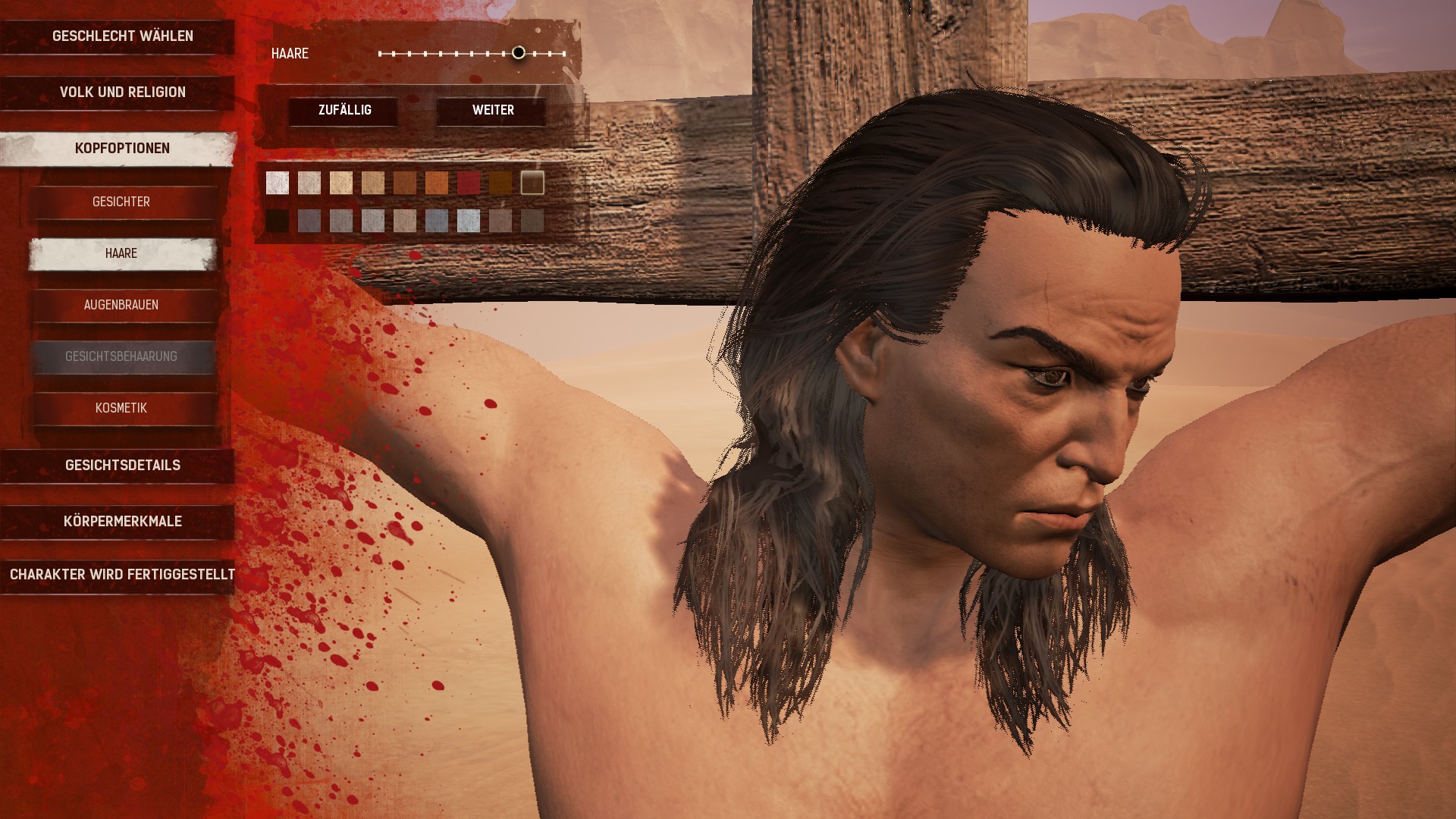Image resolution: width=1456 pixels, height=819 pixels.
Task: Open the Gesichtsdetails section
Action: click(x=122, y=466)
